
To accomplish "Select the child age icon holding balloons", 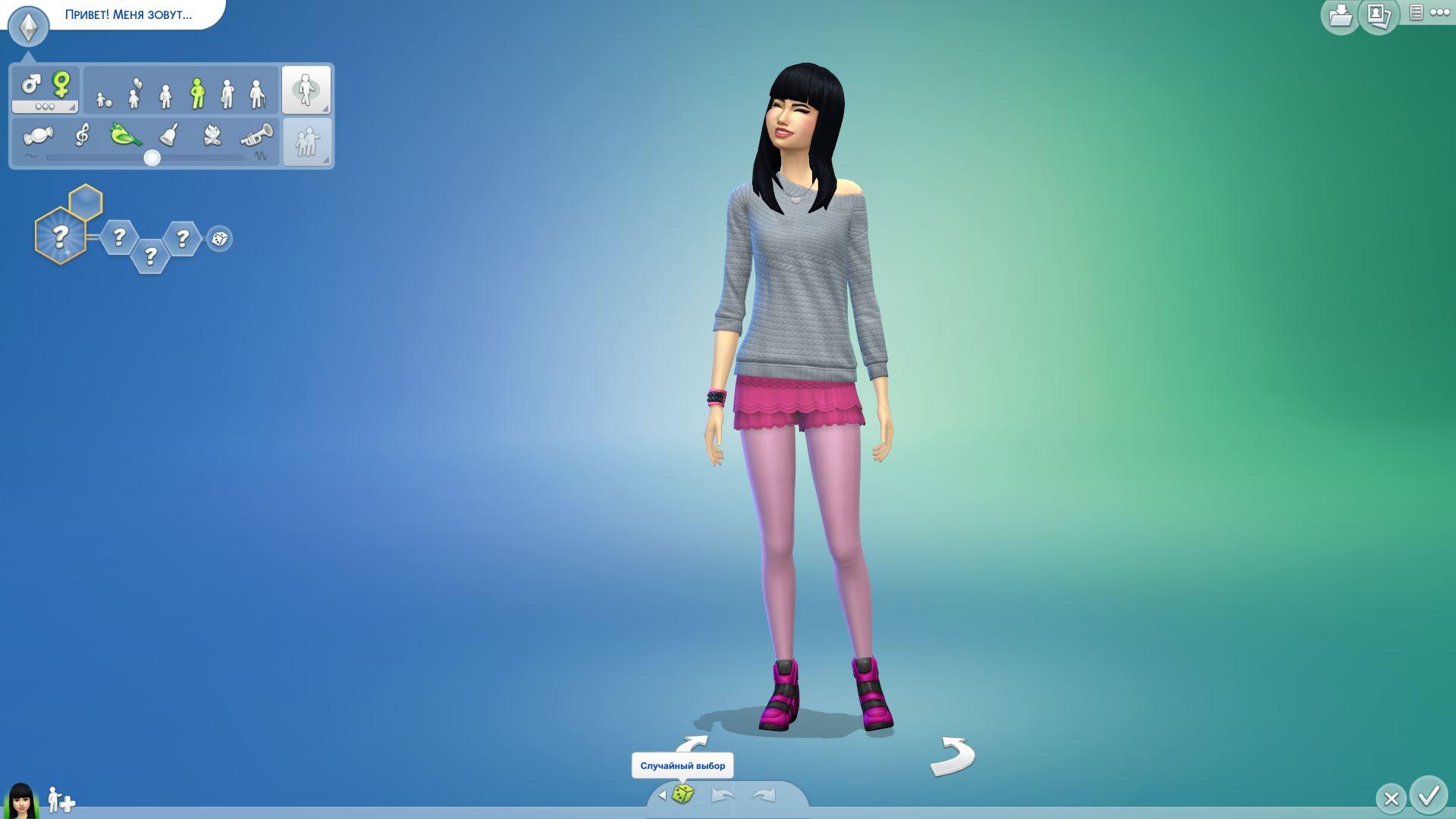I will tap(135, 94).
